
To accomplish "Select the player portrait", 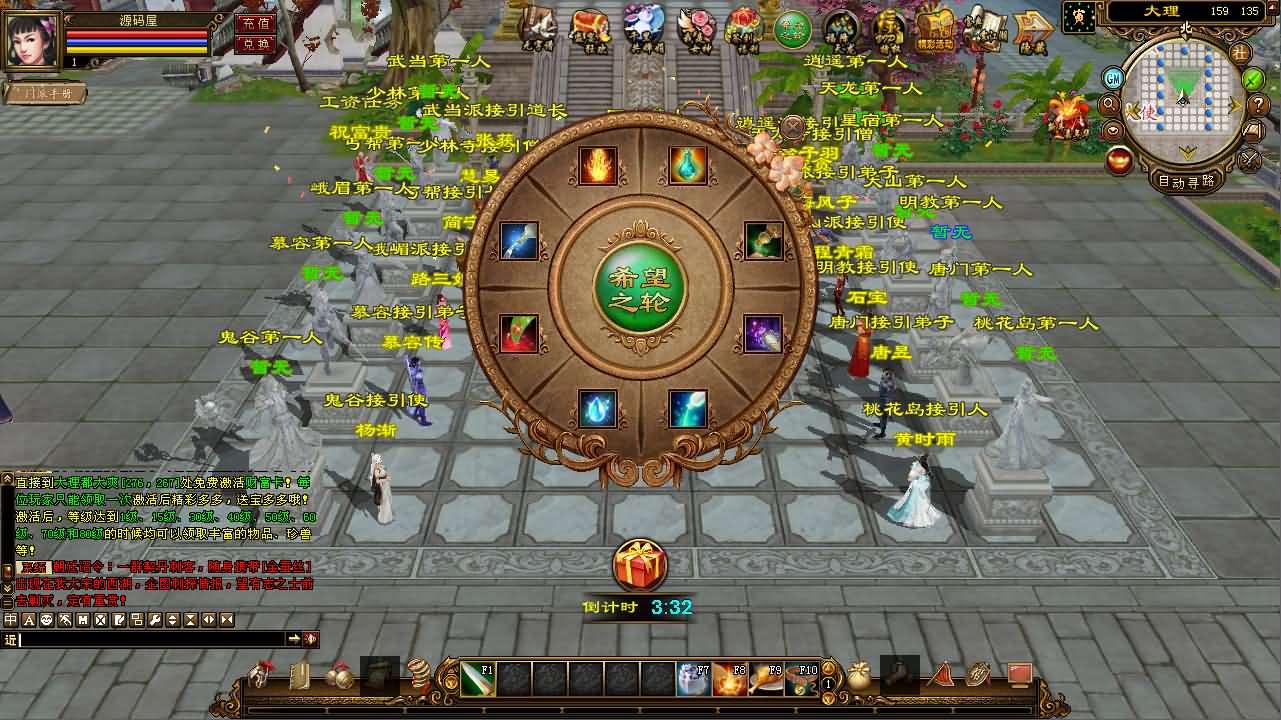I will pos(31,40).
